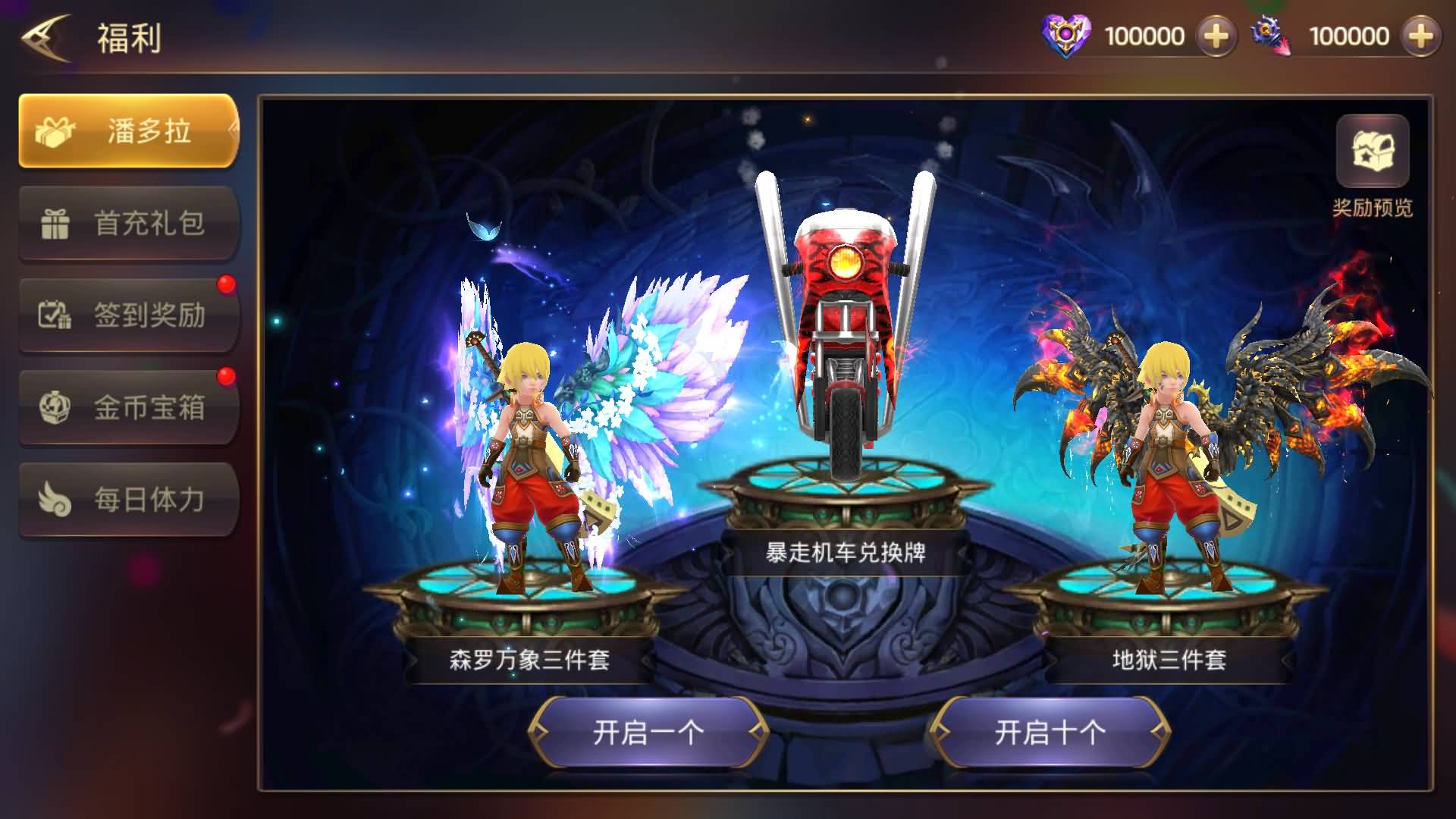The height and width of the screenshot is (819, 1456).
Task: Choose the 每日体力 tab
Action: coord(129,500)
